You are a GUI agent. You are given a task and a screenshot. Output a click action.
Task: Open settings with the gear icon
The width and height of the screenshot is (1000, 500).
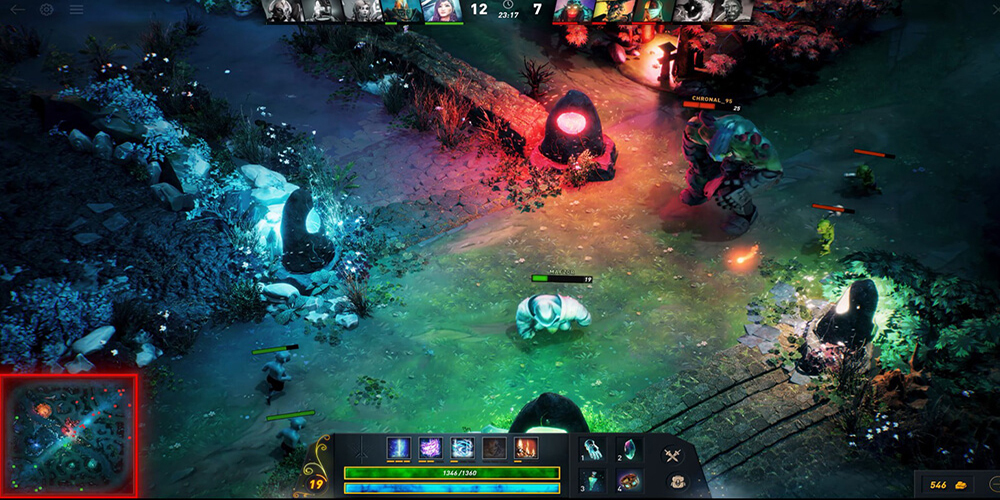(x=47, y=9)
